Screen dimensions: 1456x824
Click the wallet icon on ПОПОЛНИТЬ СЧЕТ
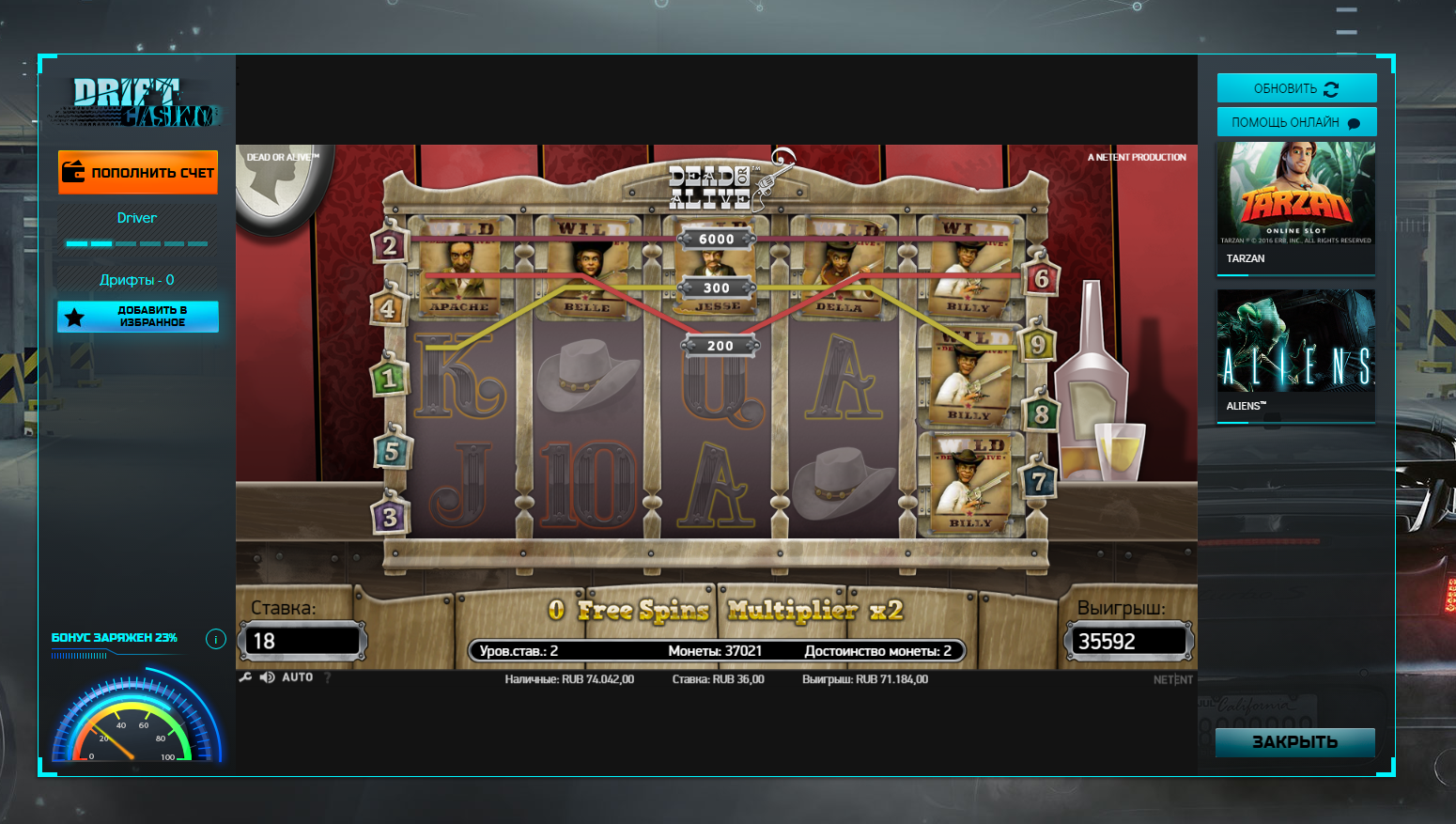point(73,172)
